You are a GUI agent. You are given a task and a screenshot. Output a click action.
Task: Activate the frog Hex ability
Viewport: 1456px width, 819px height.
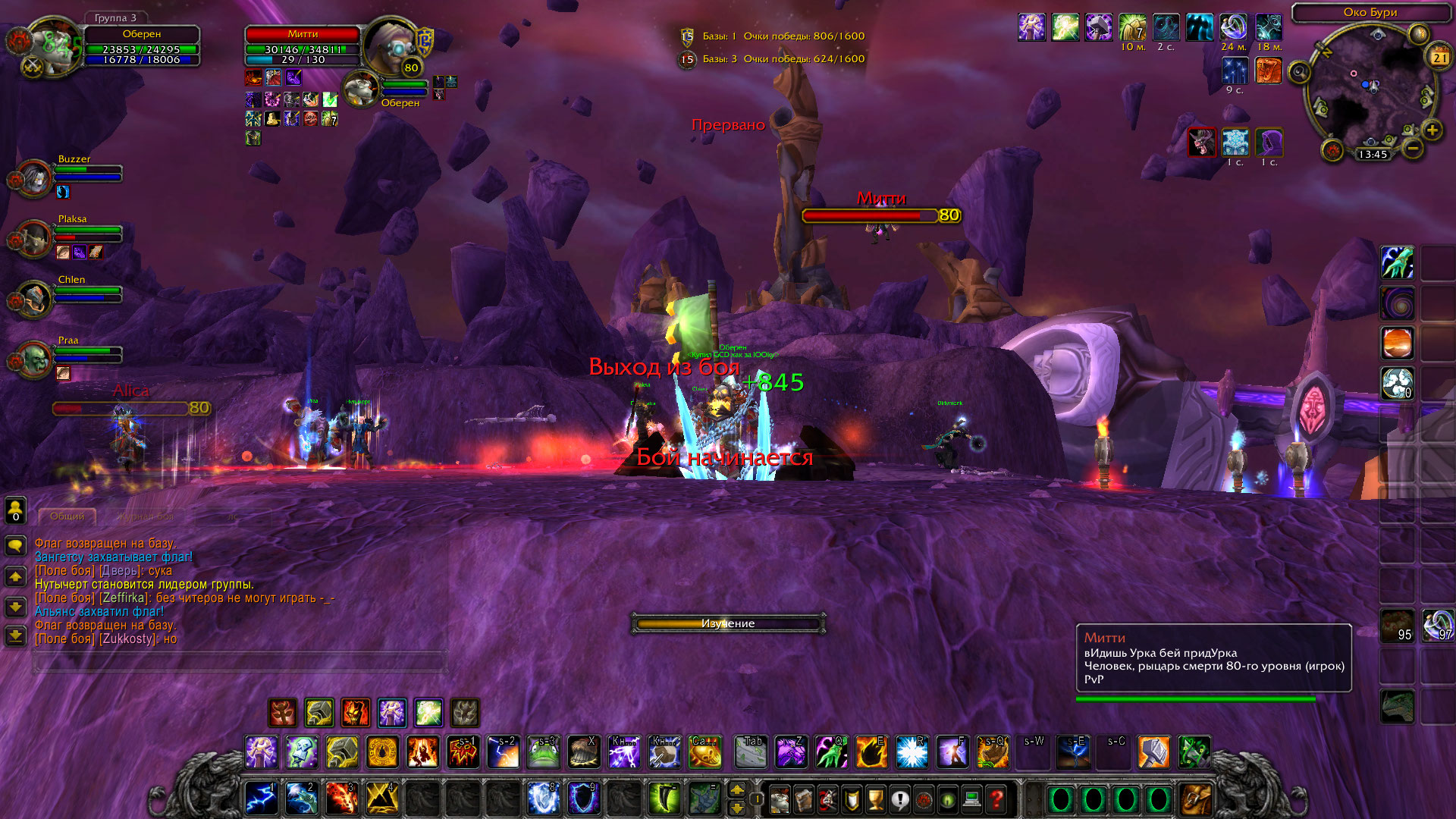[544, 752]
